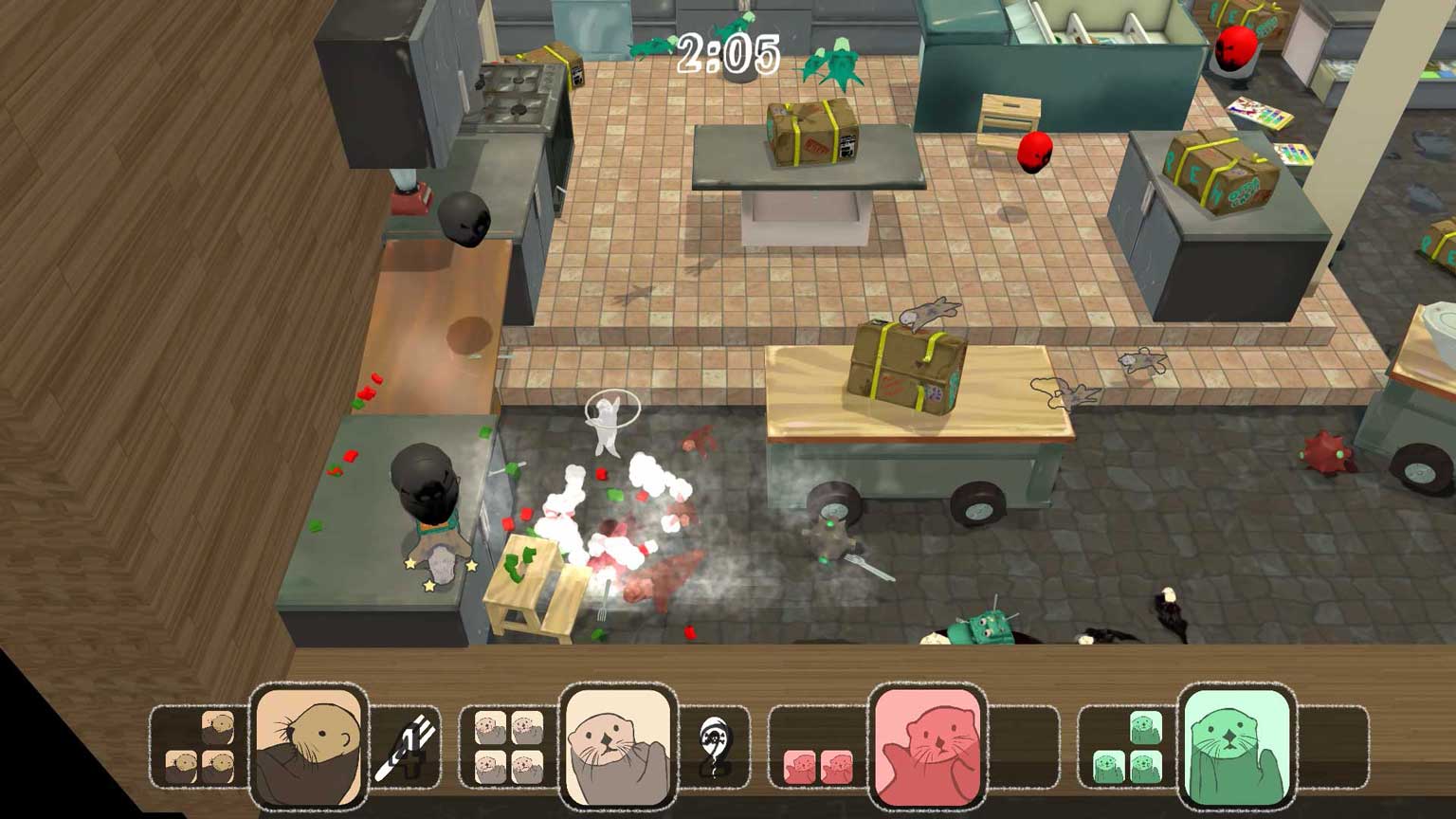Screen dimensions: 1456x819
Task: Click the fork weapon item slot
Action: (x=406, y=747)
